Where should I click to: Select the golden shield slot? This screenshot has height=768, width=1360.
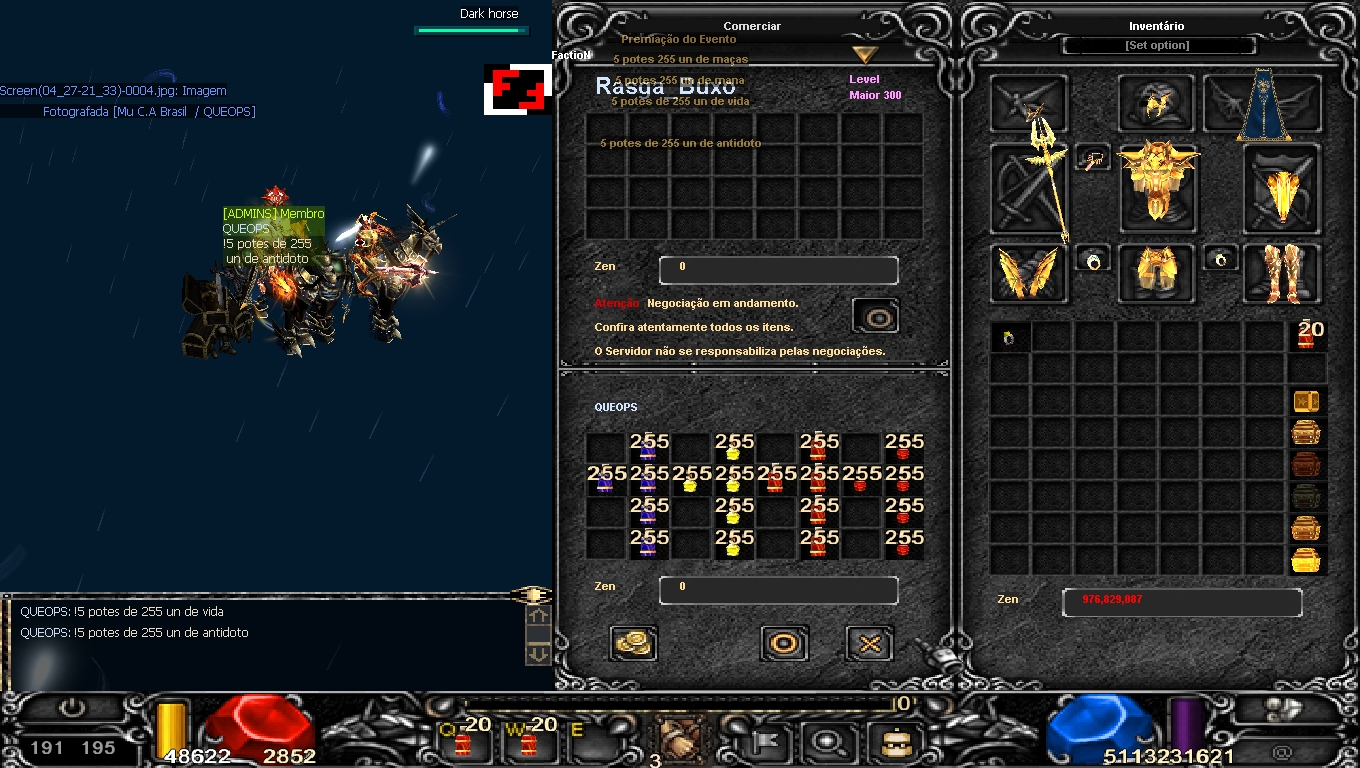1281,190
